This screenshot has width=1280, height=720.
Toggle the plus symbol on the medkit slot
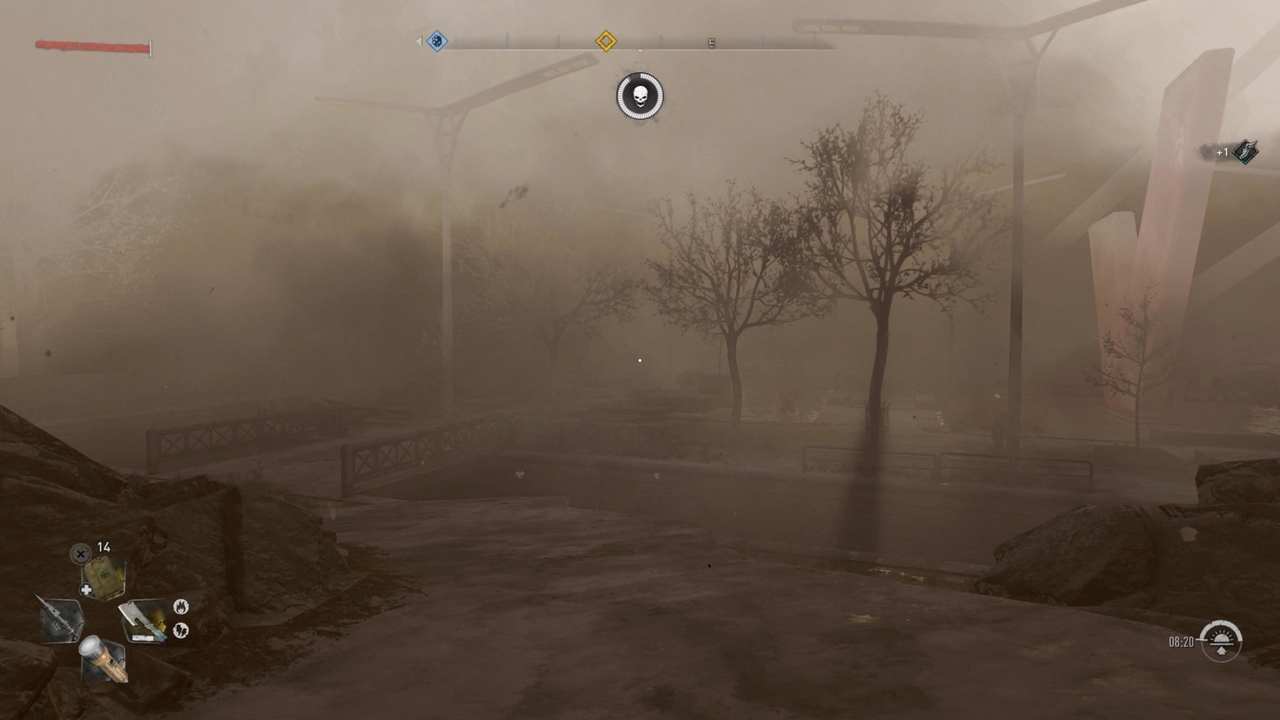click(x=86, y=588)
